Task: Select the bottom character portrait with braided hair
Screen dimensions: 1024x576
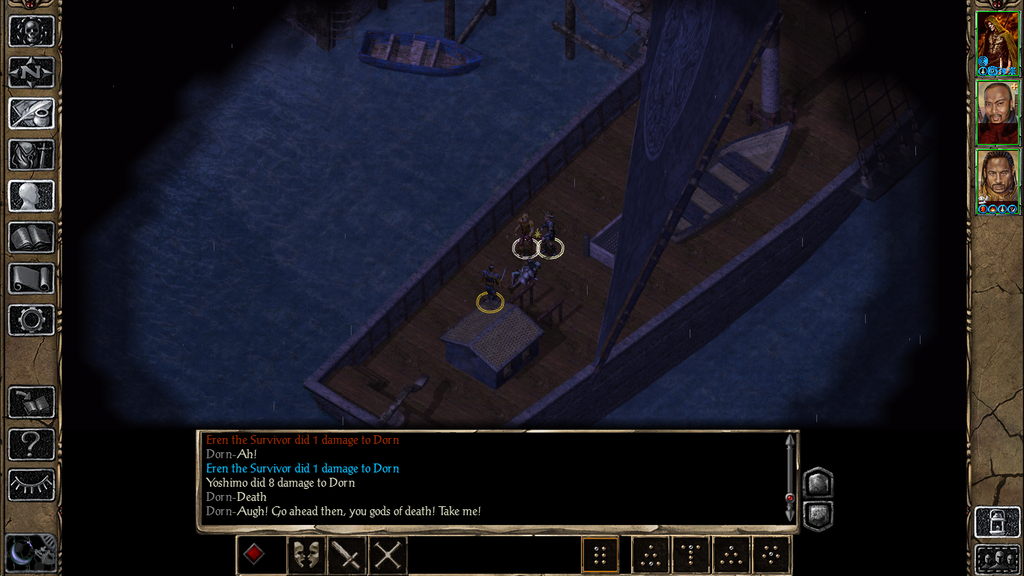Action: (x=997, y=180)
